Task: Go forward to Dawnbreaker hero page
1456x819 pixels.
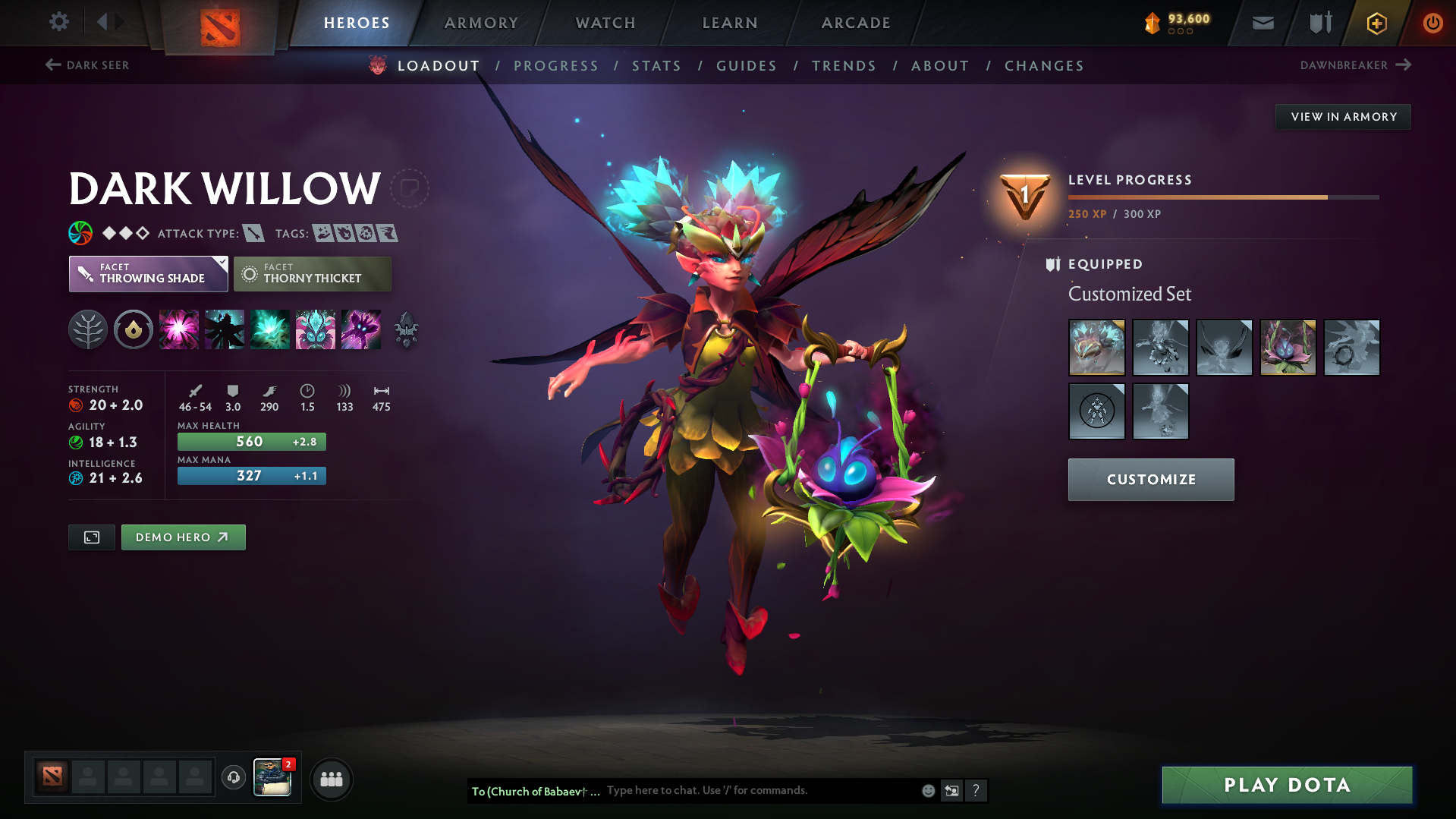Action: 1405,65
